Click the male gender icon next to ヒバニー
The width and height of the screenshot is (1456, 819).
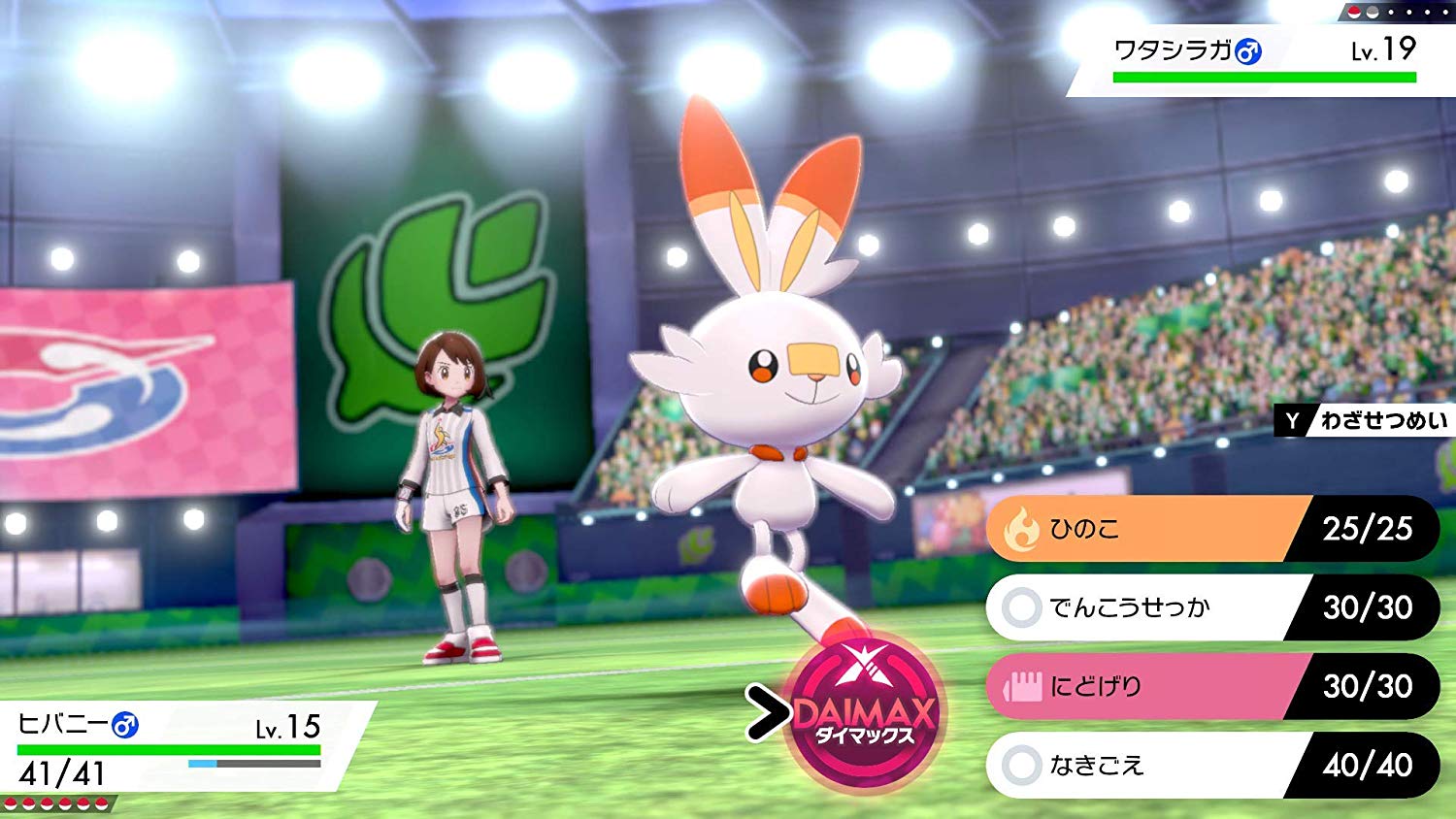(x=122, y=726)
